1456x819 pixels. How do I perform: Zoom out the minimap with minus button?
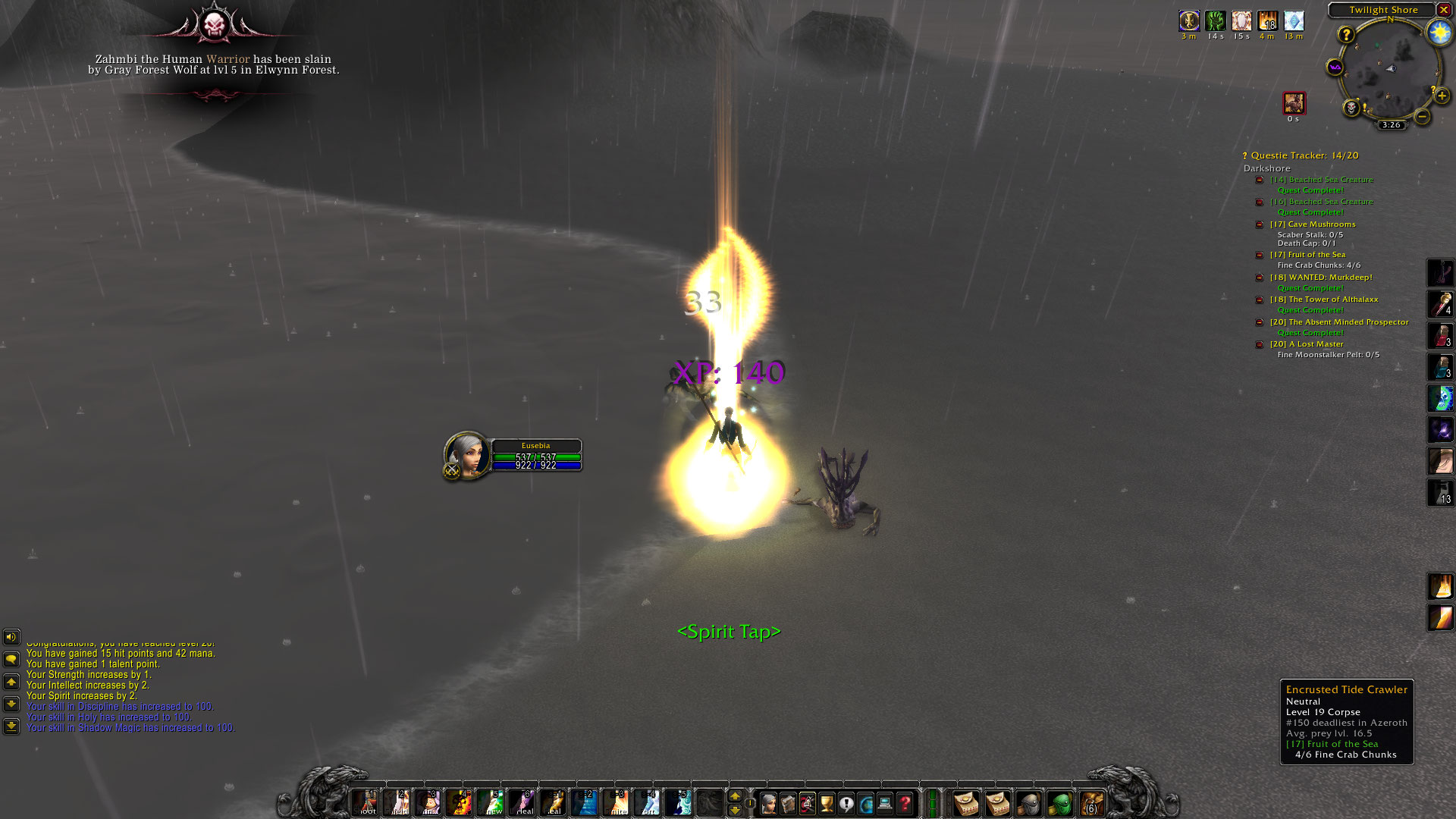click(1423, 116)
